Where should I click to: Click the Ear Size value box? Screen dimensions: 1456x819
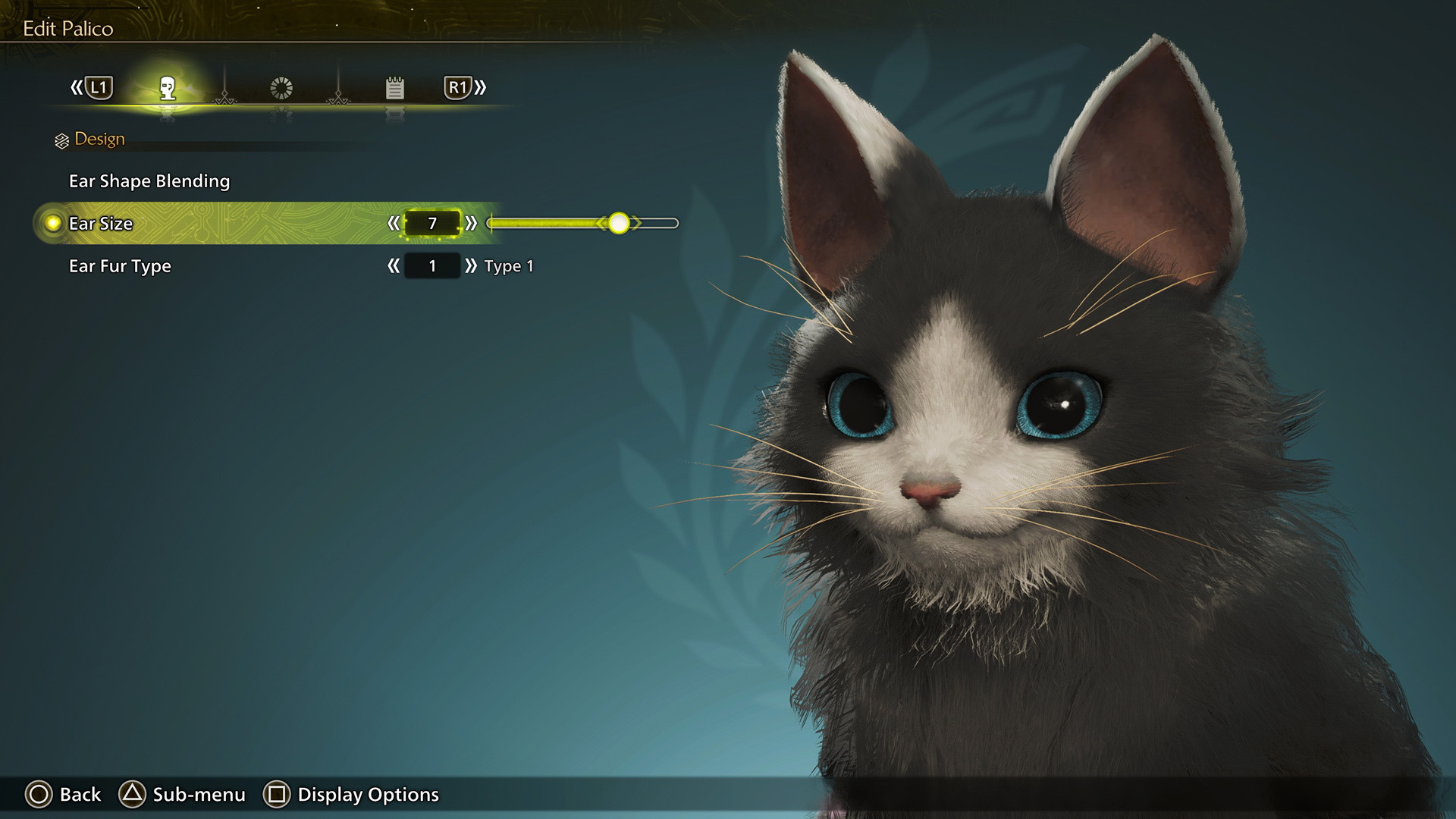[432, 224]
